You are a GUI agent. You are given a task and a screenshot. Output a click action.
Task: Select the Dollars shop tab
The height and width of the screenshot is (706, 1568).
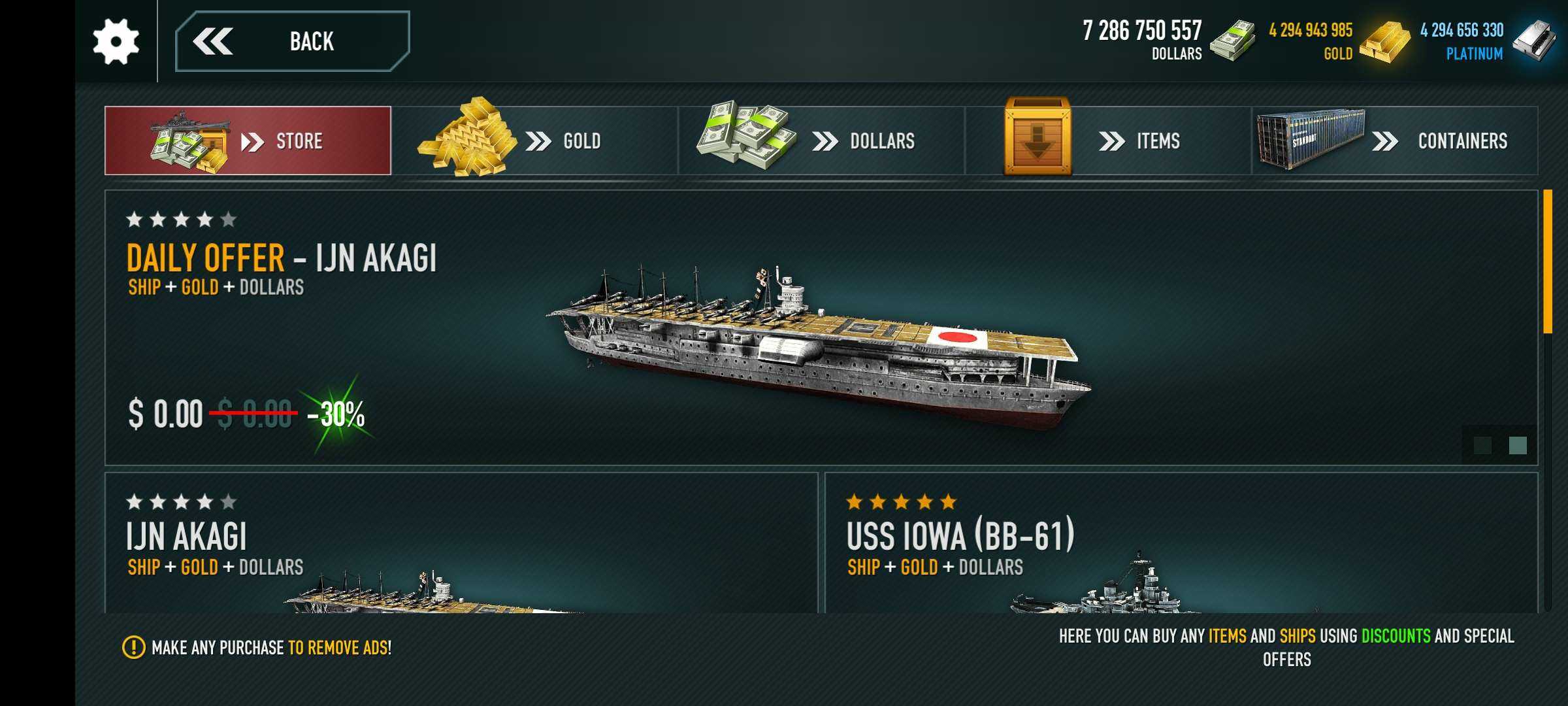821,141
